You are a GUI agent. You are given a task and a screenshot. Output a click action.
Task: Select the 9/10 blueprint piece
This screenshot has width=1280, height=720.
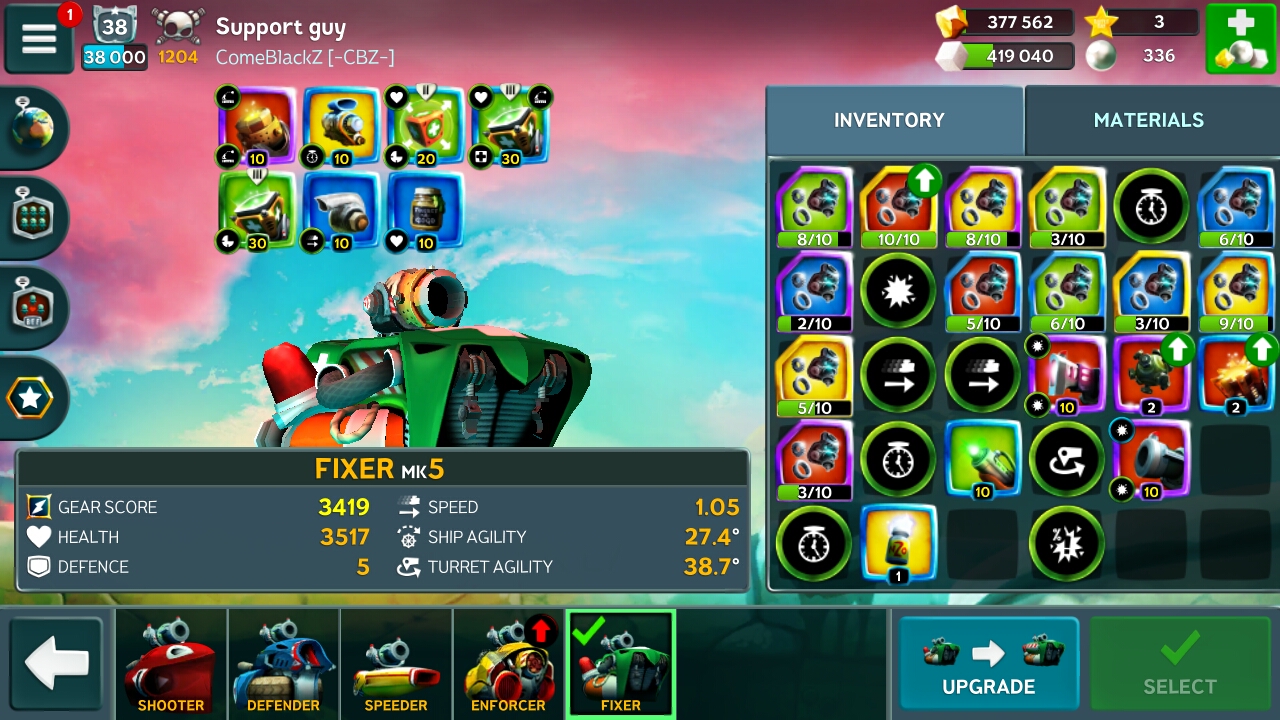1236,291
